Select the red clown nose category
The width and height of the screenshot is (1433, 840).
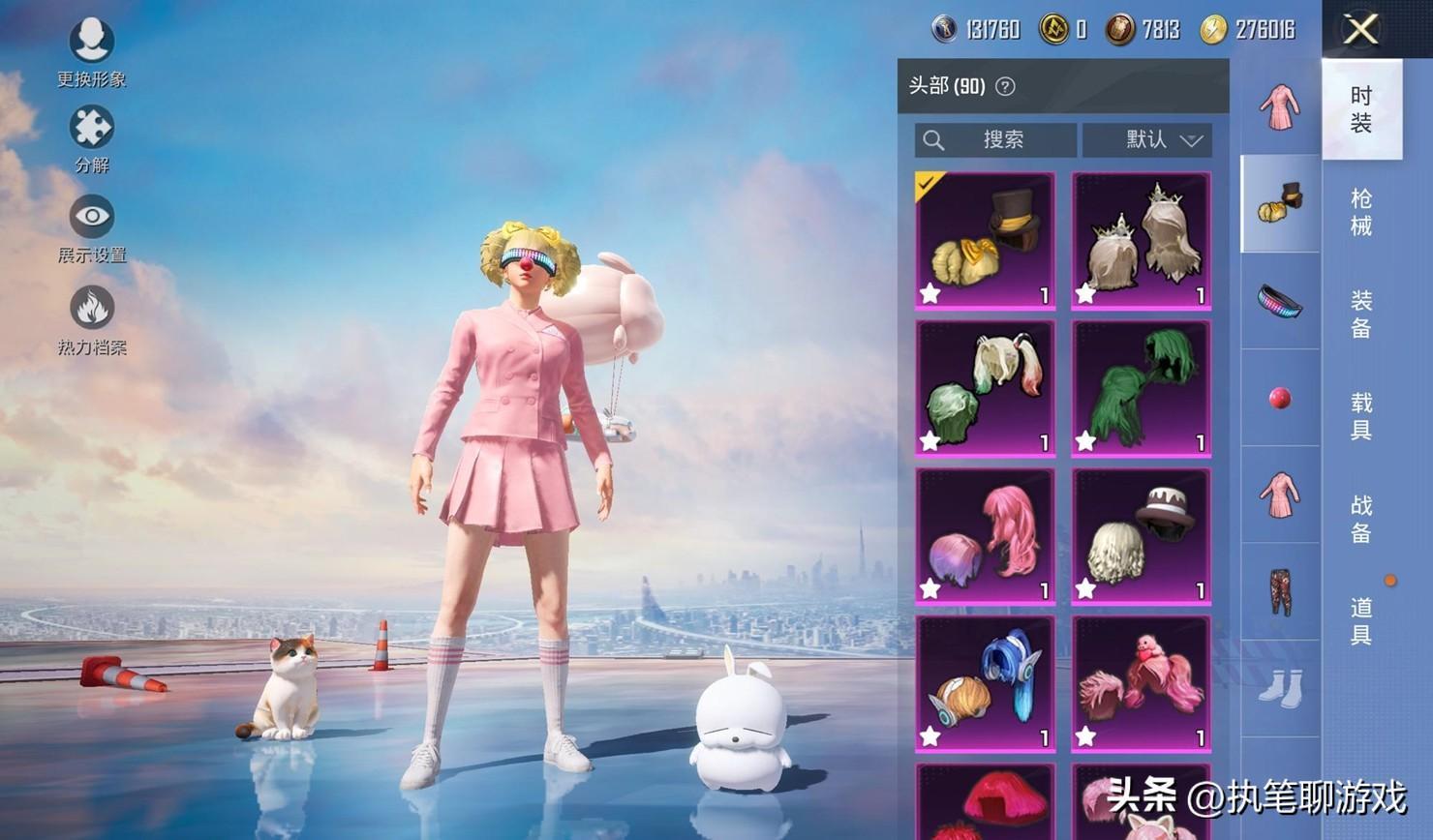(x=1280, y=398)
